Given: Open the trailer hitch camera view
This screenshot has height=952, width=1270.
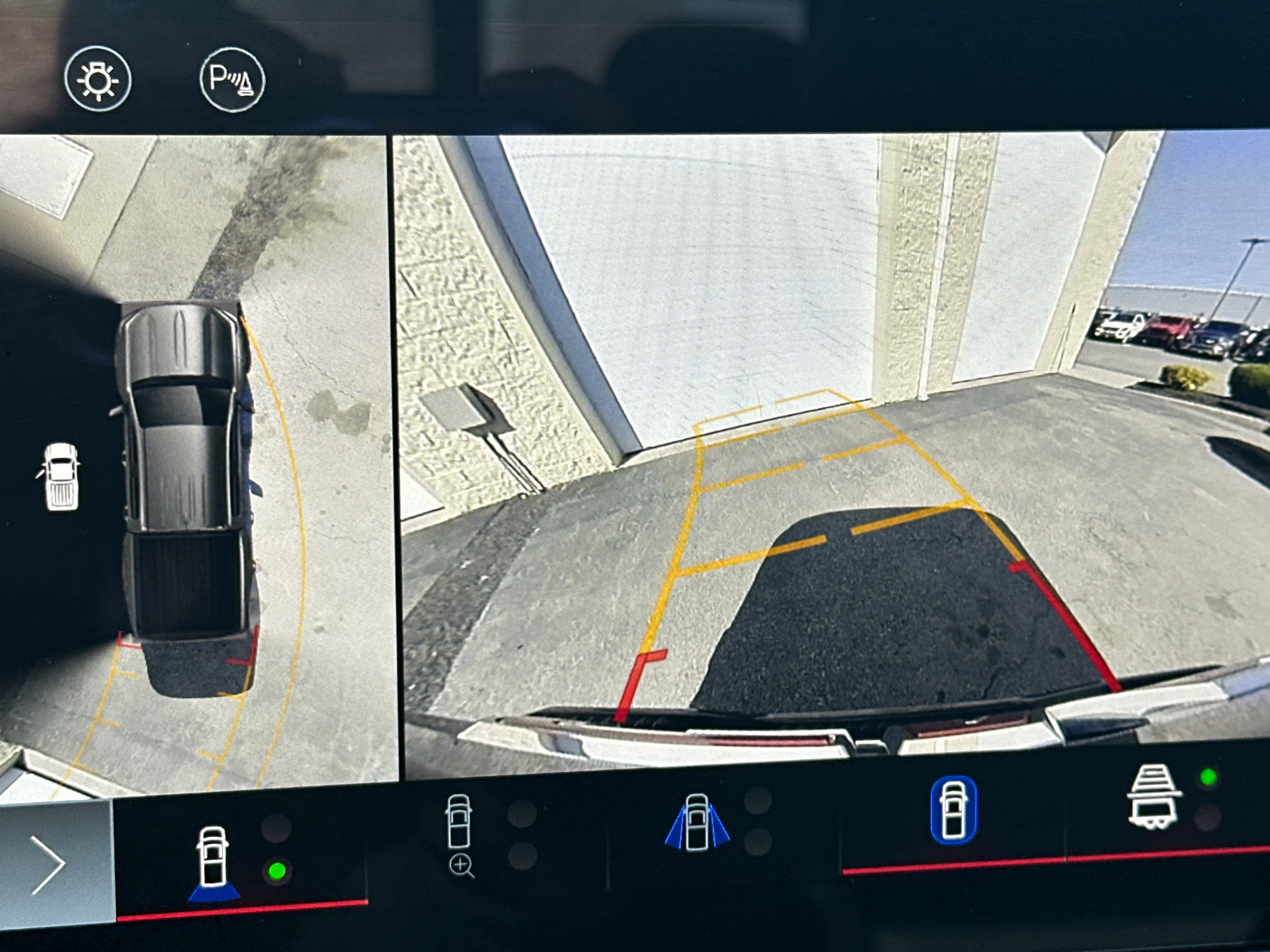Looking at the screenshot, I should click(1153, 797).
